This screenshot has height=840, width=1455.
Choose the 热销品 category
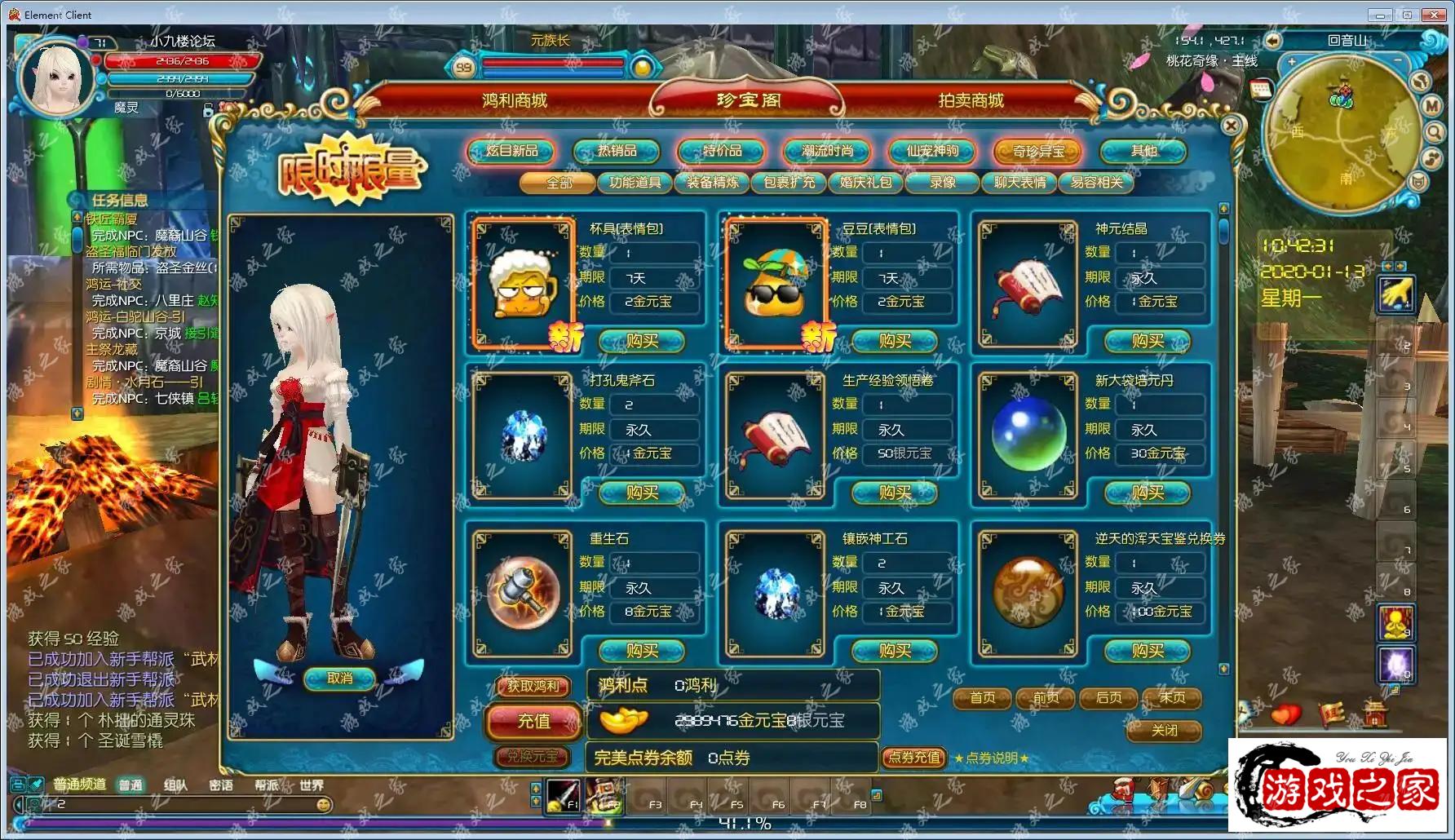pyautogui.click(x=617, y=151)
